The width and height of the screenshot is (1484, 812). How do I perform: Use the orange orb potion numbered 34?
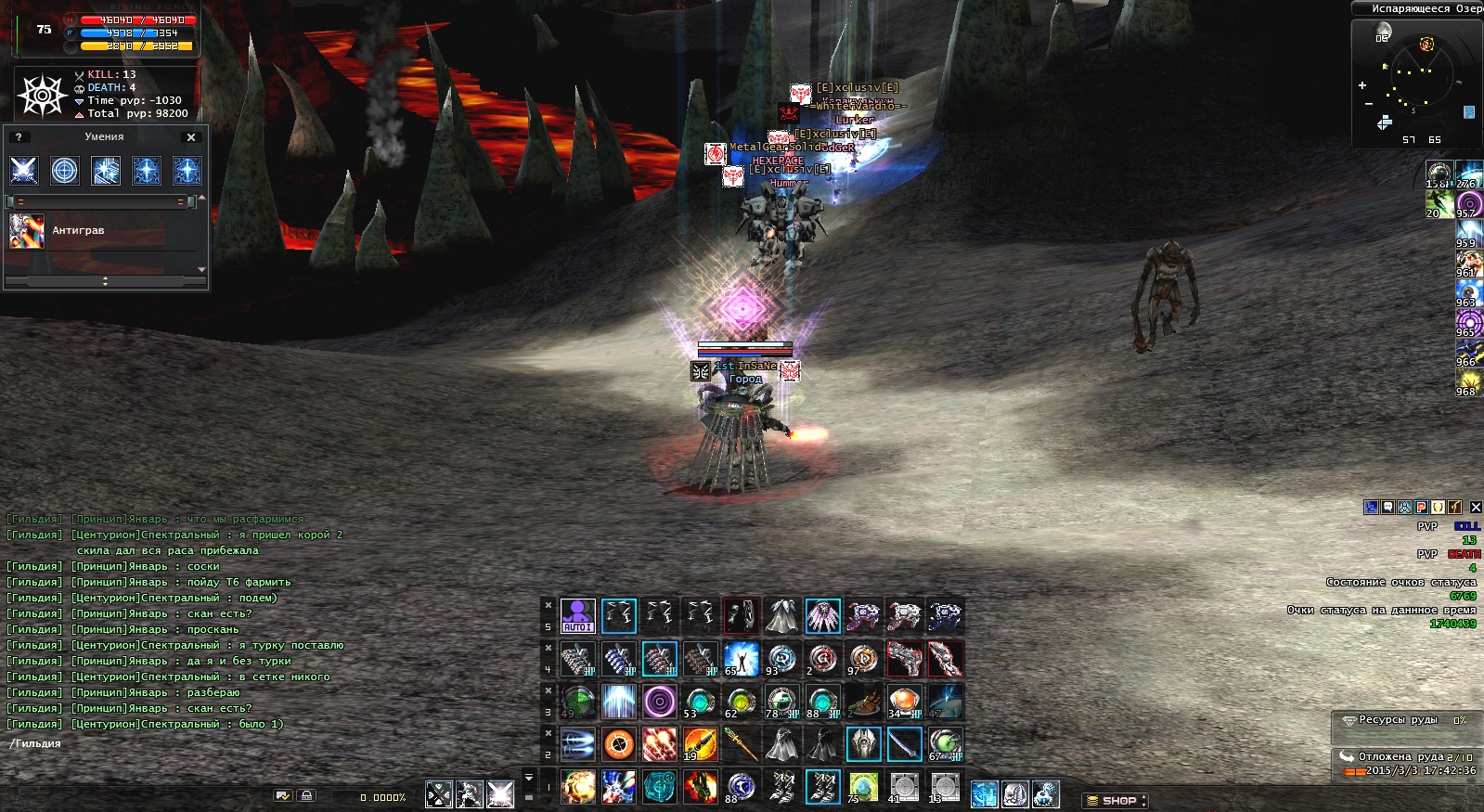tap(904, 702)
